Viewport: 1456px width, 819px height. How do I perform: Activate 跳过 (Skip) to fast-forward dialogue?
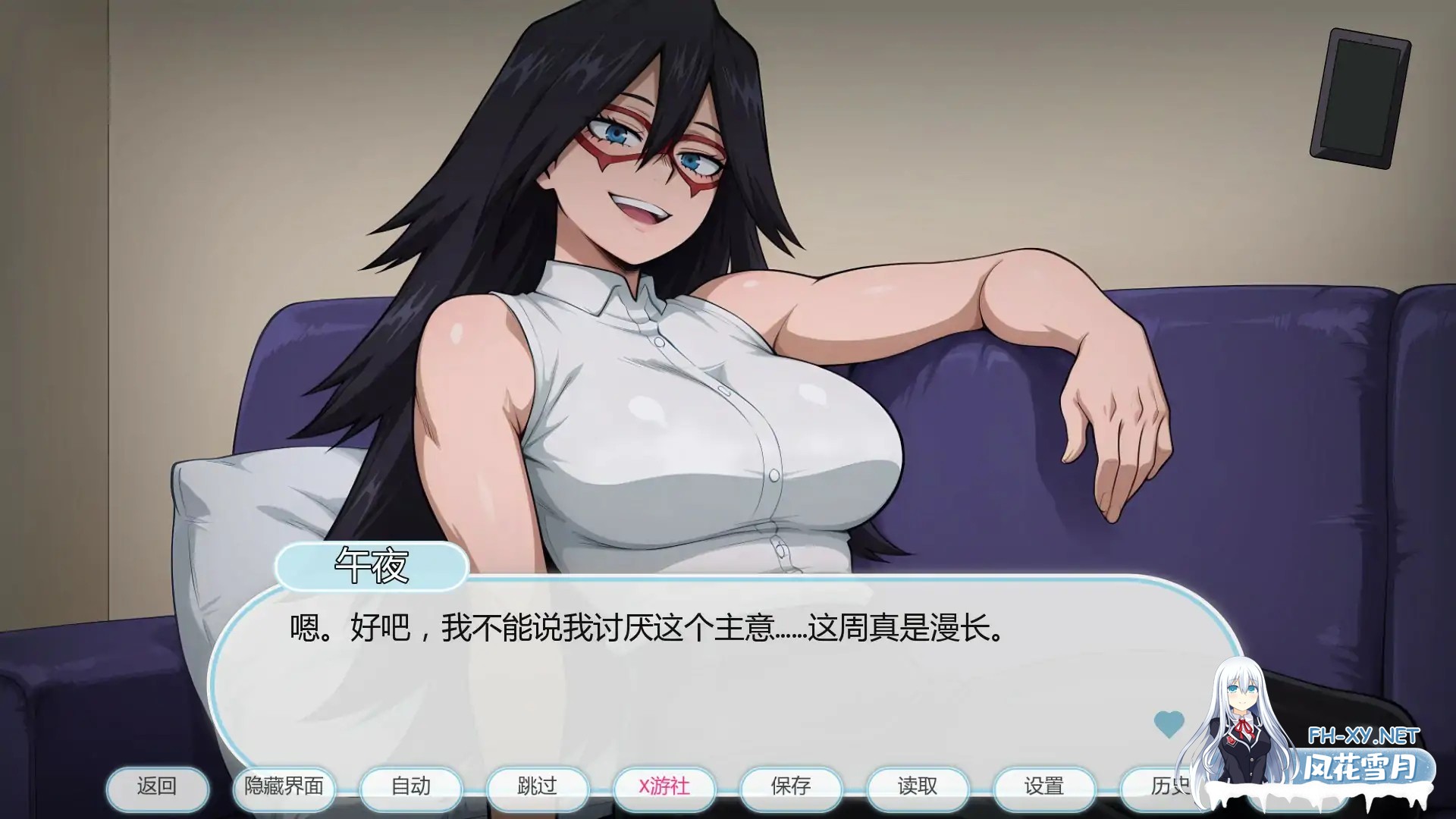538,788
